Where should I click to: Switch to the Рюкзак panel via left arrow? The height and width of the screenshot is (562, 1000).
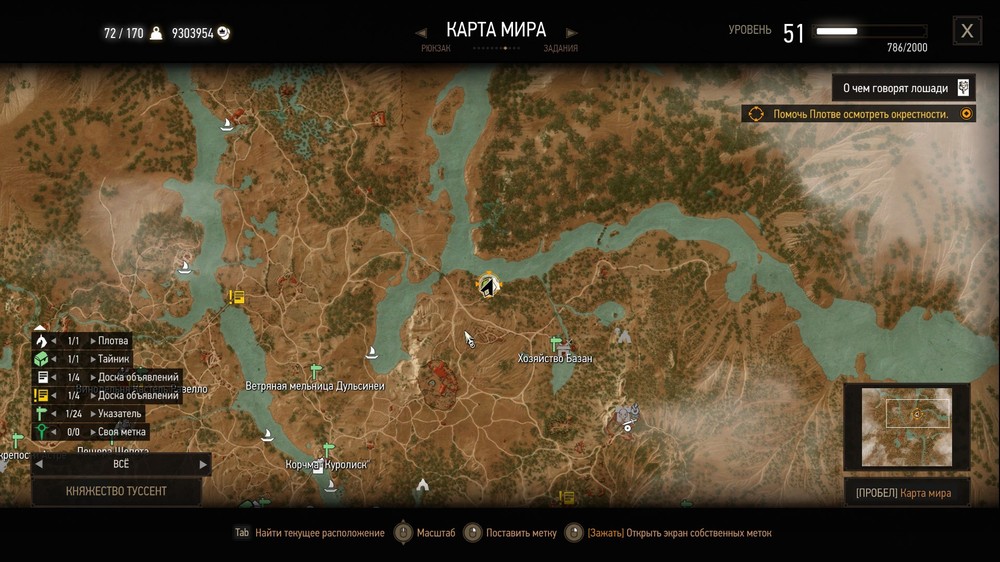coord(422,33)
